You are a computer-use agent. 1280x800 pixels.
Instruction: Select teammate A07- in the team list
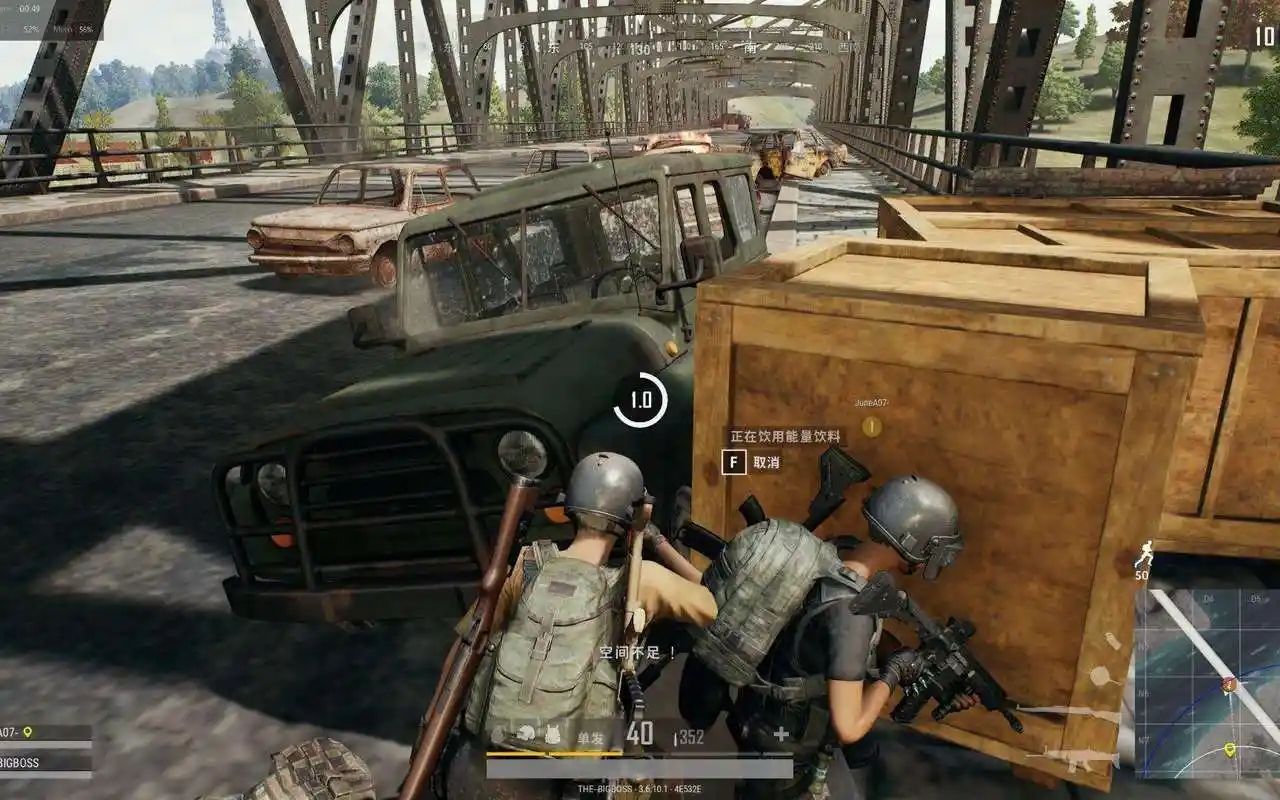pyautogui.click(x=40, y=733)
